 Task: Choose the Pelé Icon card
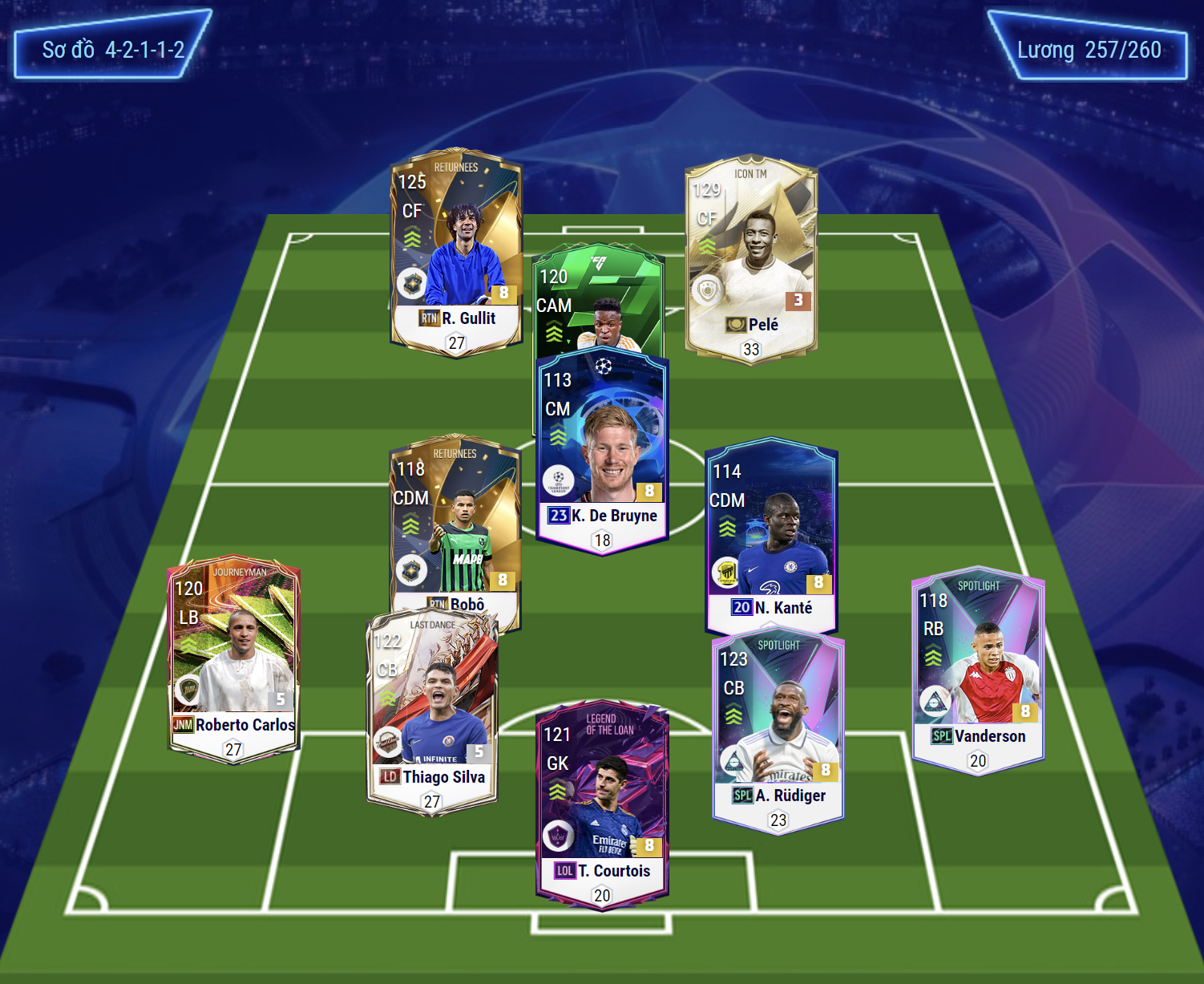(751, 258)
